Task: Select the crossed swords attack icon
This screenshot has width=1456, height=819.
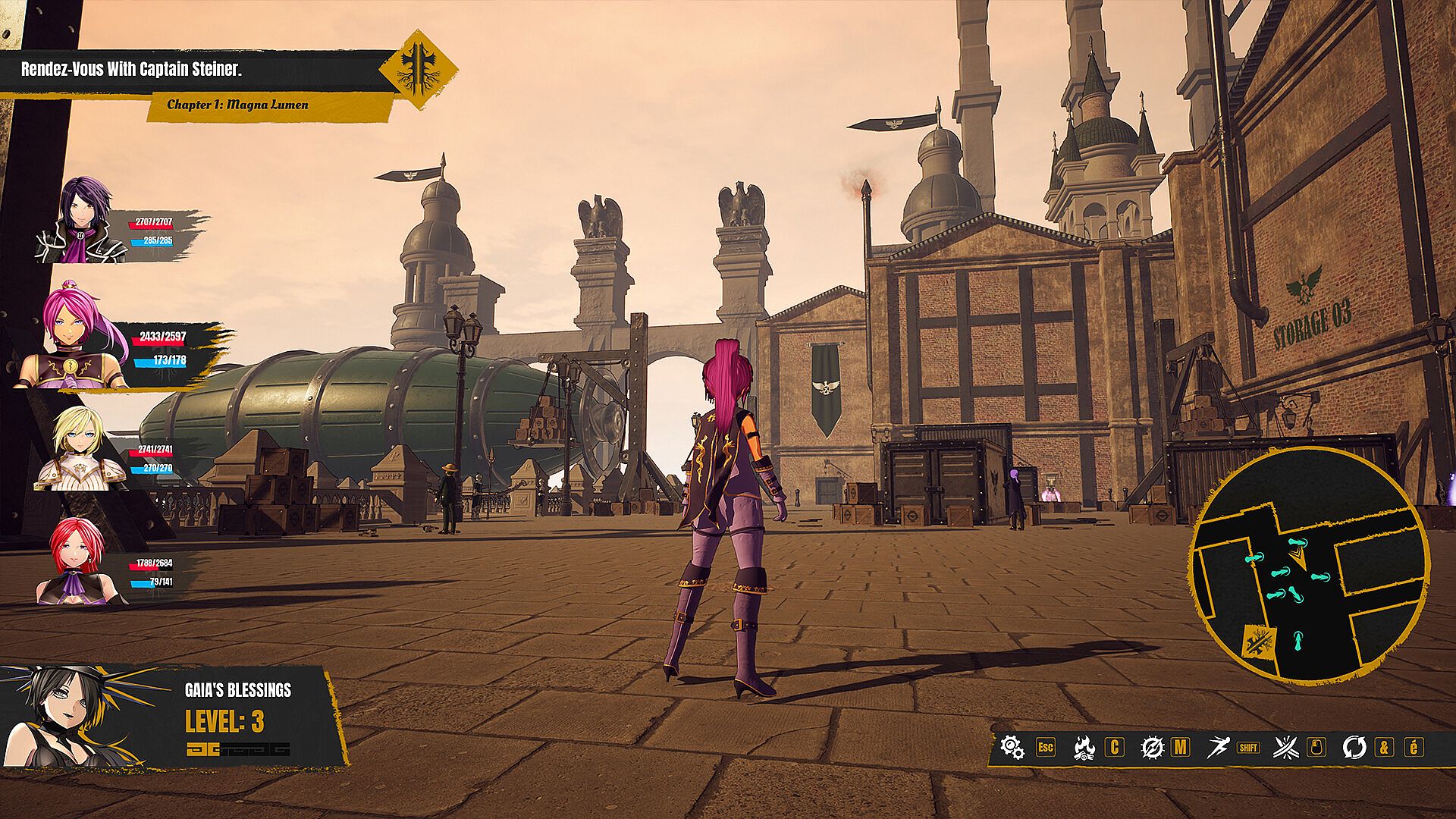Action: (x=1286, y=747)
